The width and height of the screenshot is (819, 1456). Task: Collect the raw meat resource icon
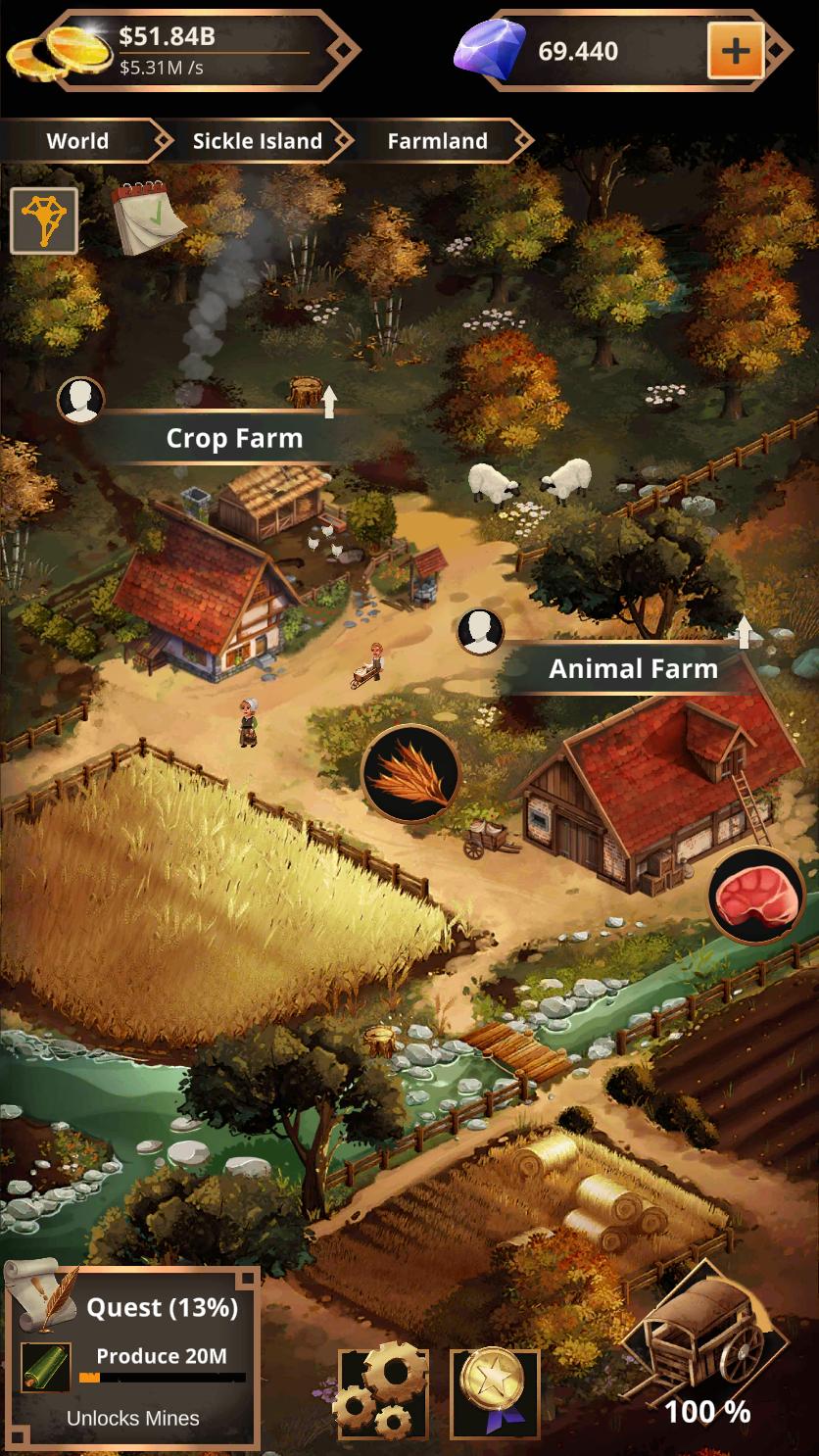coord(755,896)
